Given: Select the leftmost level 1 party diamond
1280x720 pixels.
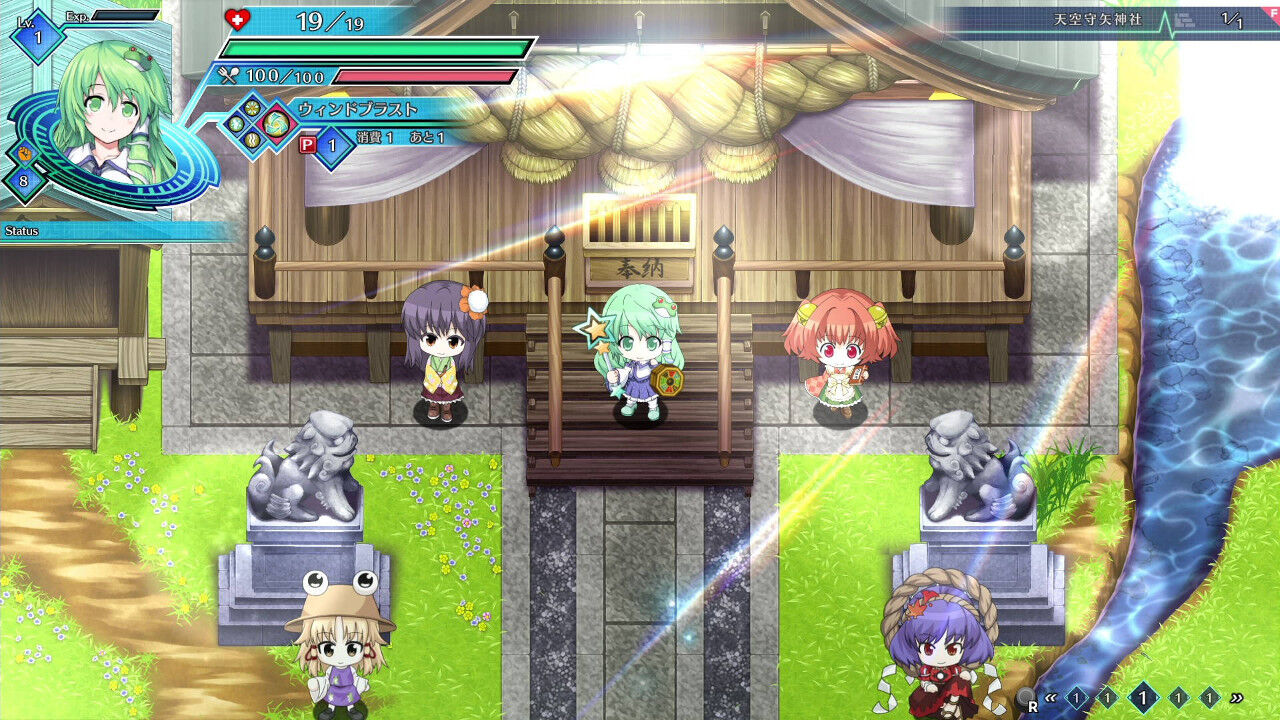Looking at the screenshot, I should 1076,697.
